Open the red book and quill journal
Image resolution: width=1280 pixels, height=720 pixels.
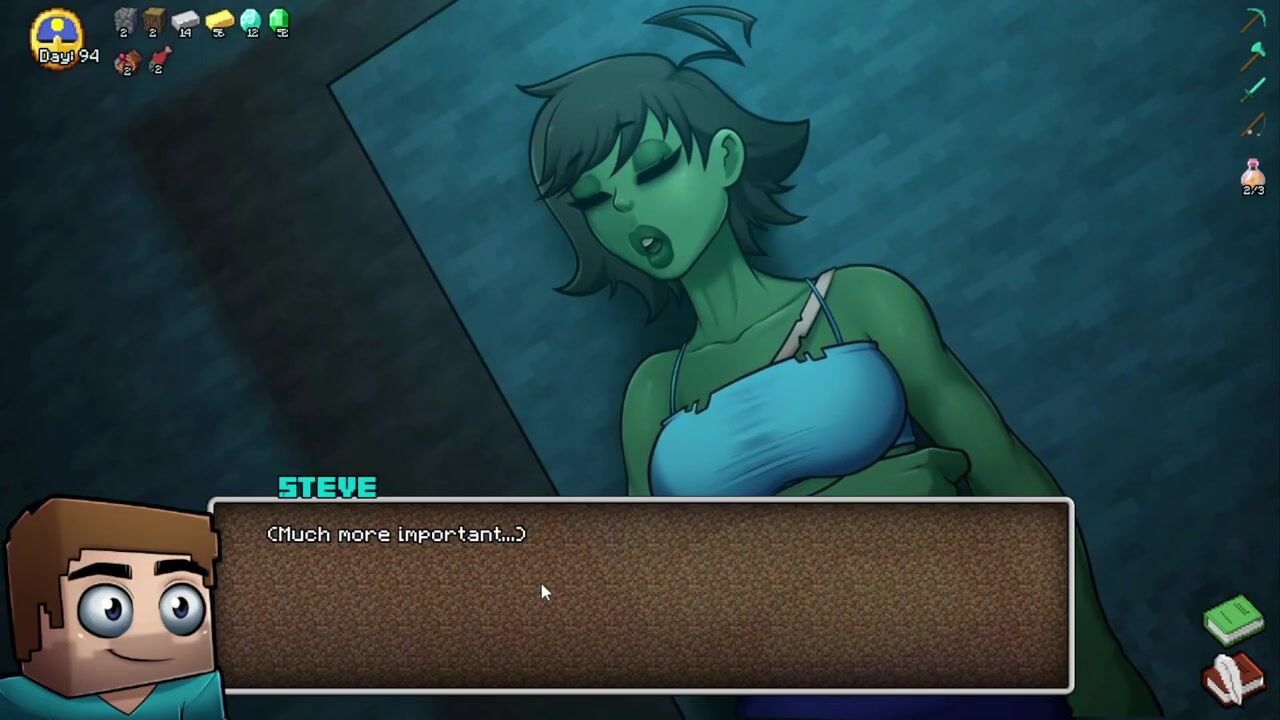[x=1234, y=678]
